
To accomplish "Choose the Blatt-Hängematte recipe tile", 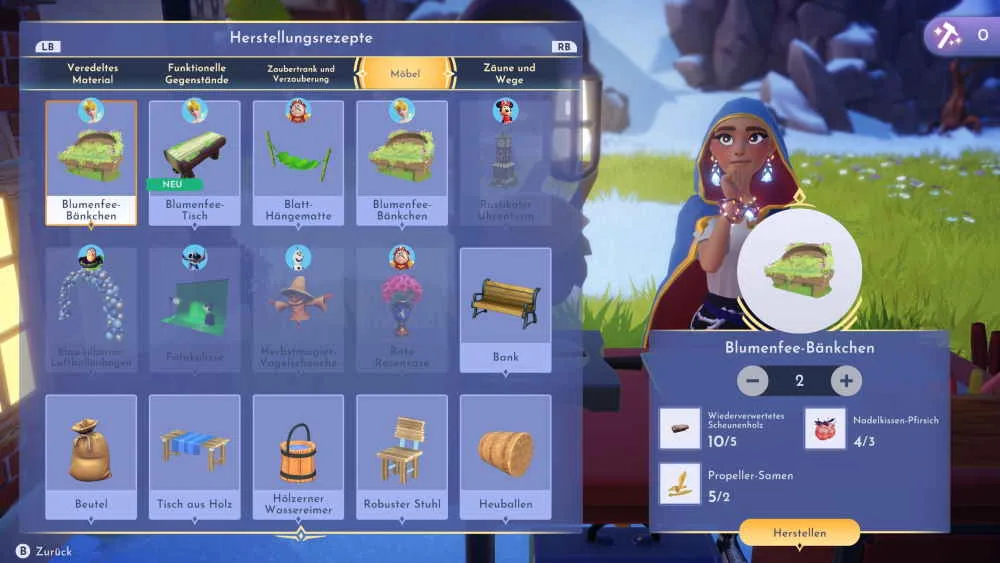I will pos(298,163).
